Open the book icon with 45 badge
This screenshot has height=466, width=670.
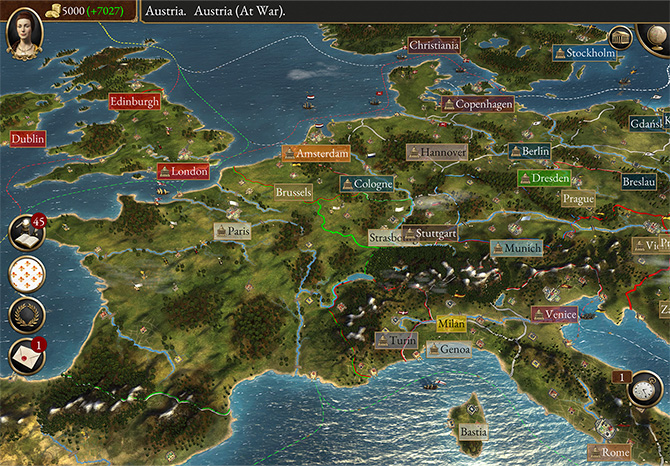pyautogui.click(x=27, y=232)
